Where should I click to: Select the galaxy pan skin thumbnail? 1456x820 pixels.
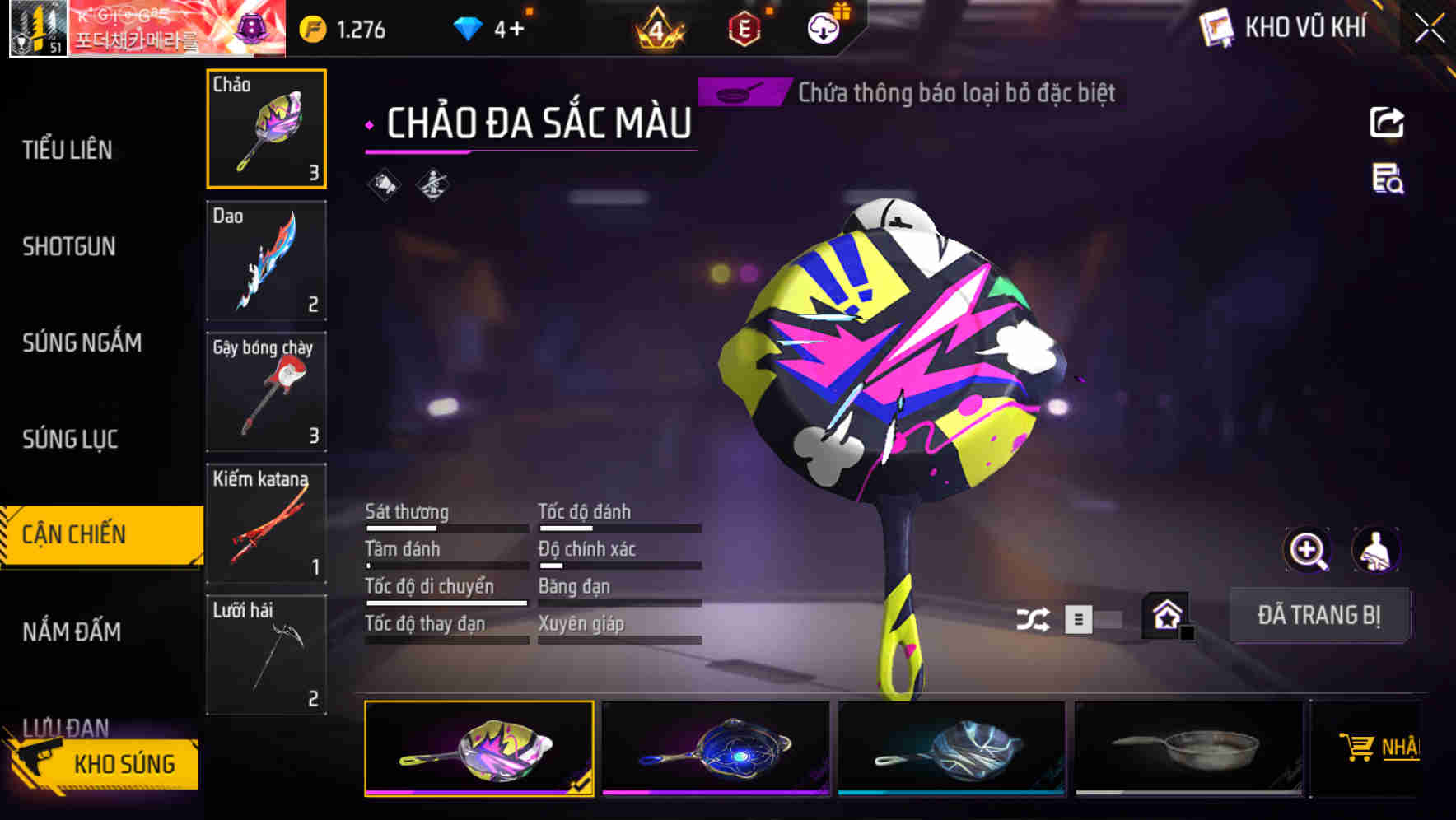click(714, 748)
